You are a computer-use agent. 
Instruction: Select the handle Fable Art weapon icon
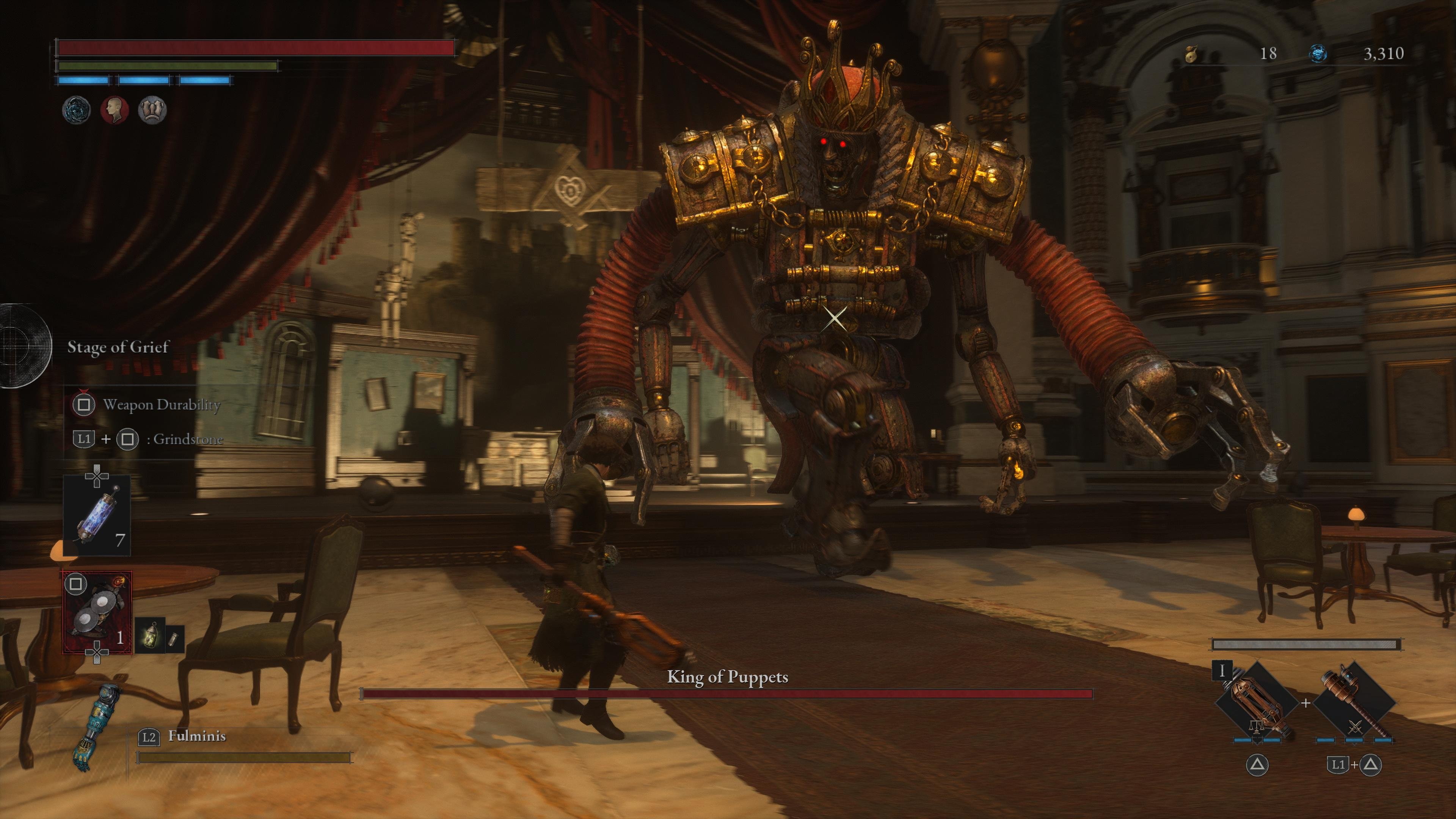coord(1354,704)
